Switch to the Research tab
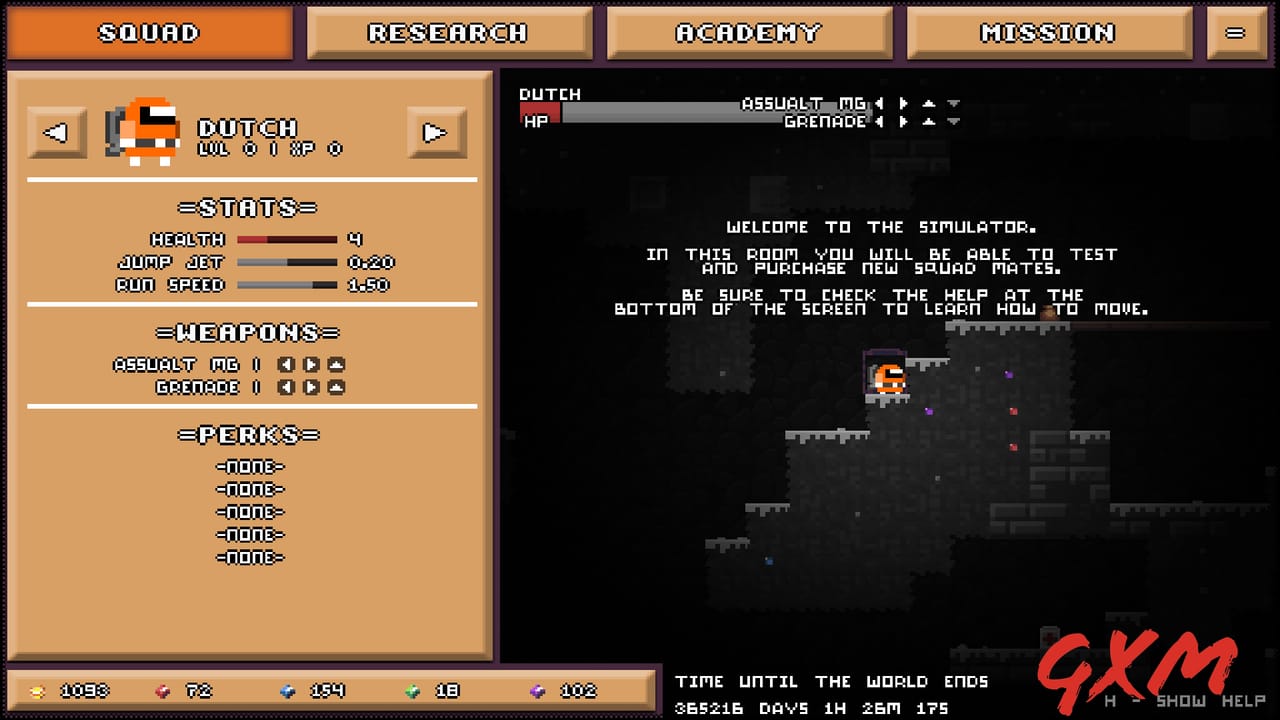Screen dimensions: 1280x720 tap(450, 32)
